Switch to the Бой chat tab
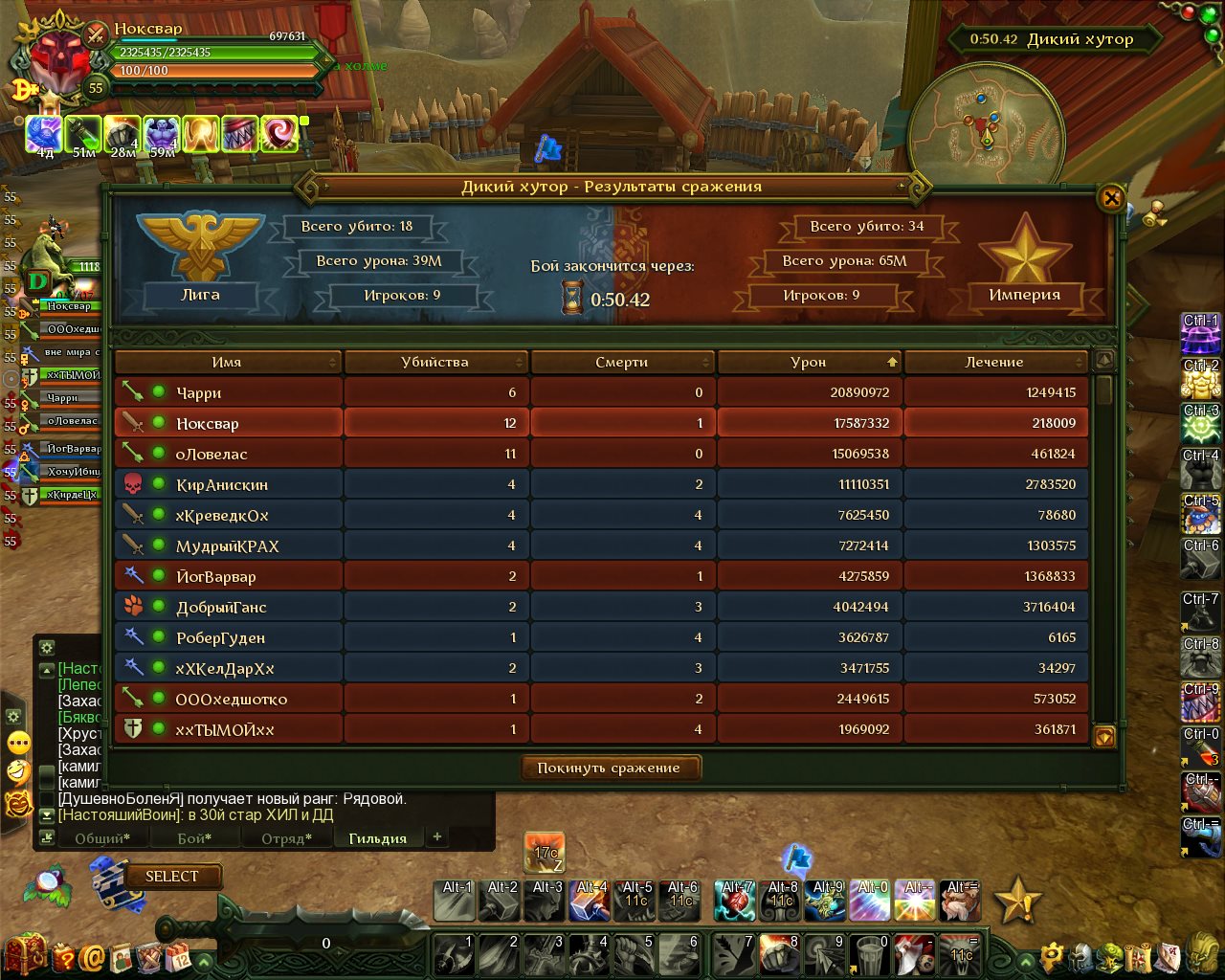The height and width of the screenshot is (980, 1225). tap(194, 838)
